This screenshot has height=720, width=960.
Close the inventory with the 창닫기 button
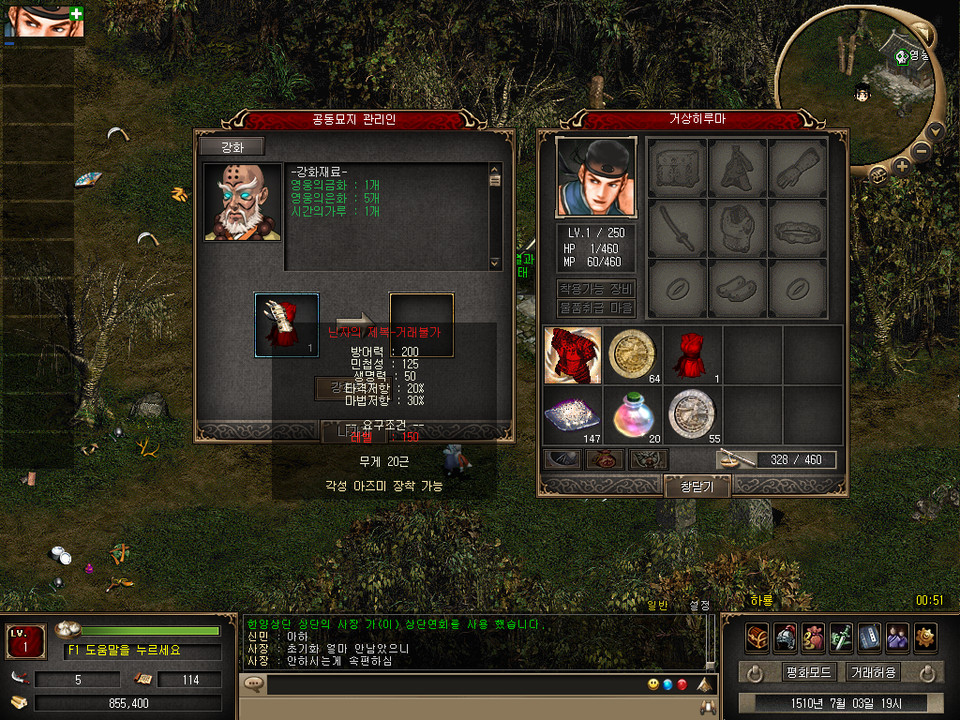pyautogui.click(x=696, y=486)
